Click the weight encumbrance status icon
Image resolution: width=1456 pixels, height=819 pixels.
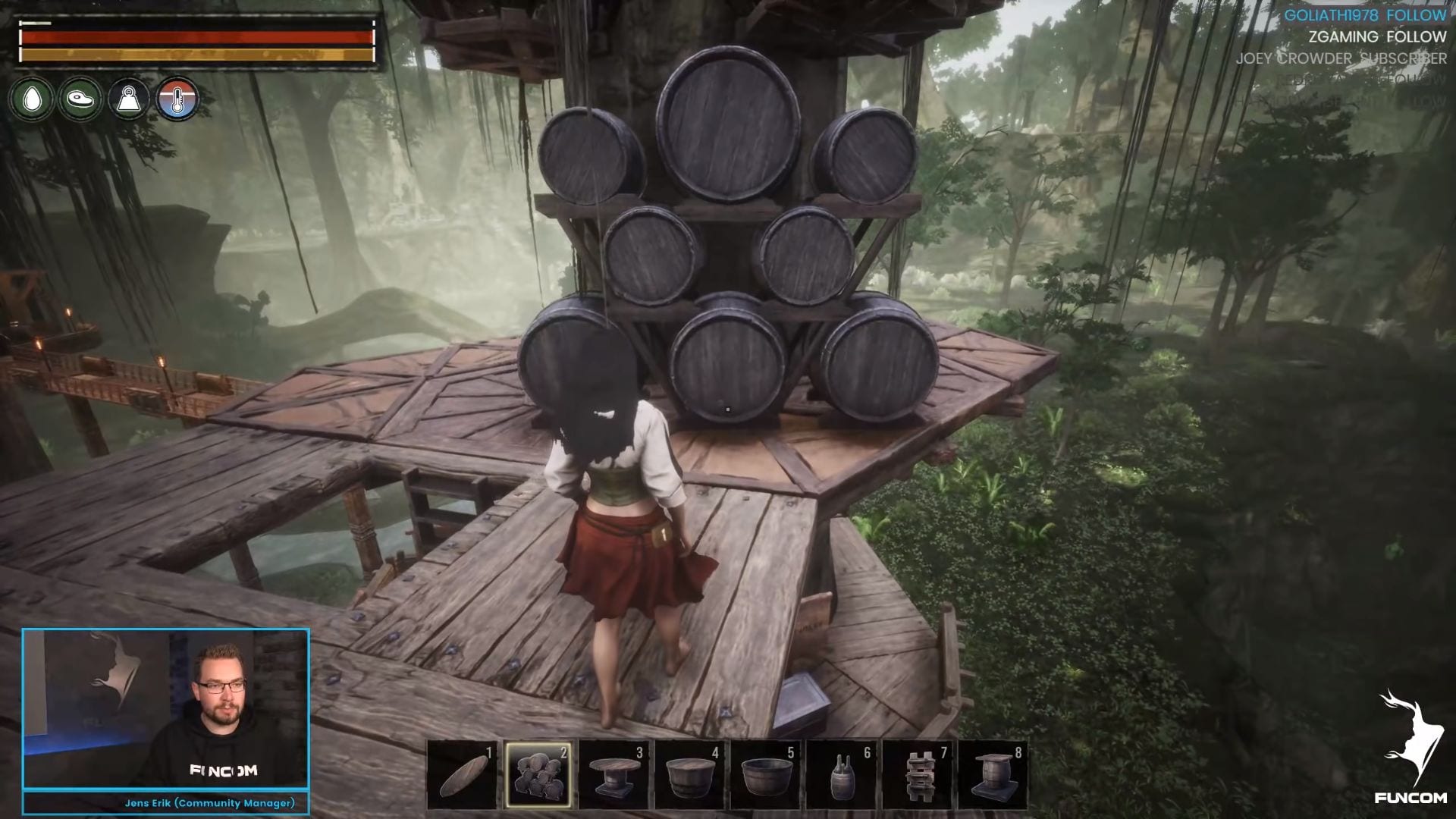tap(129, 99)
